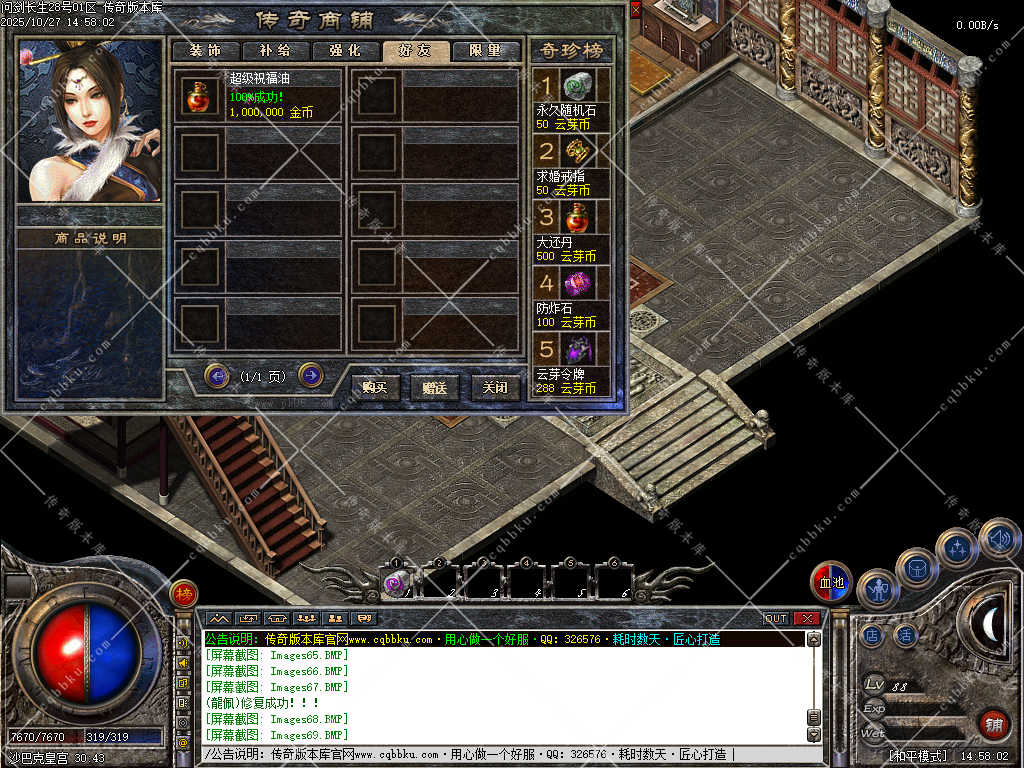Choose 永久随机石 from the rare ranking list
Screen dimensions: 1024x768
[577, 85]
